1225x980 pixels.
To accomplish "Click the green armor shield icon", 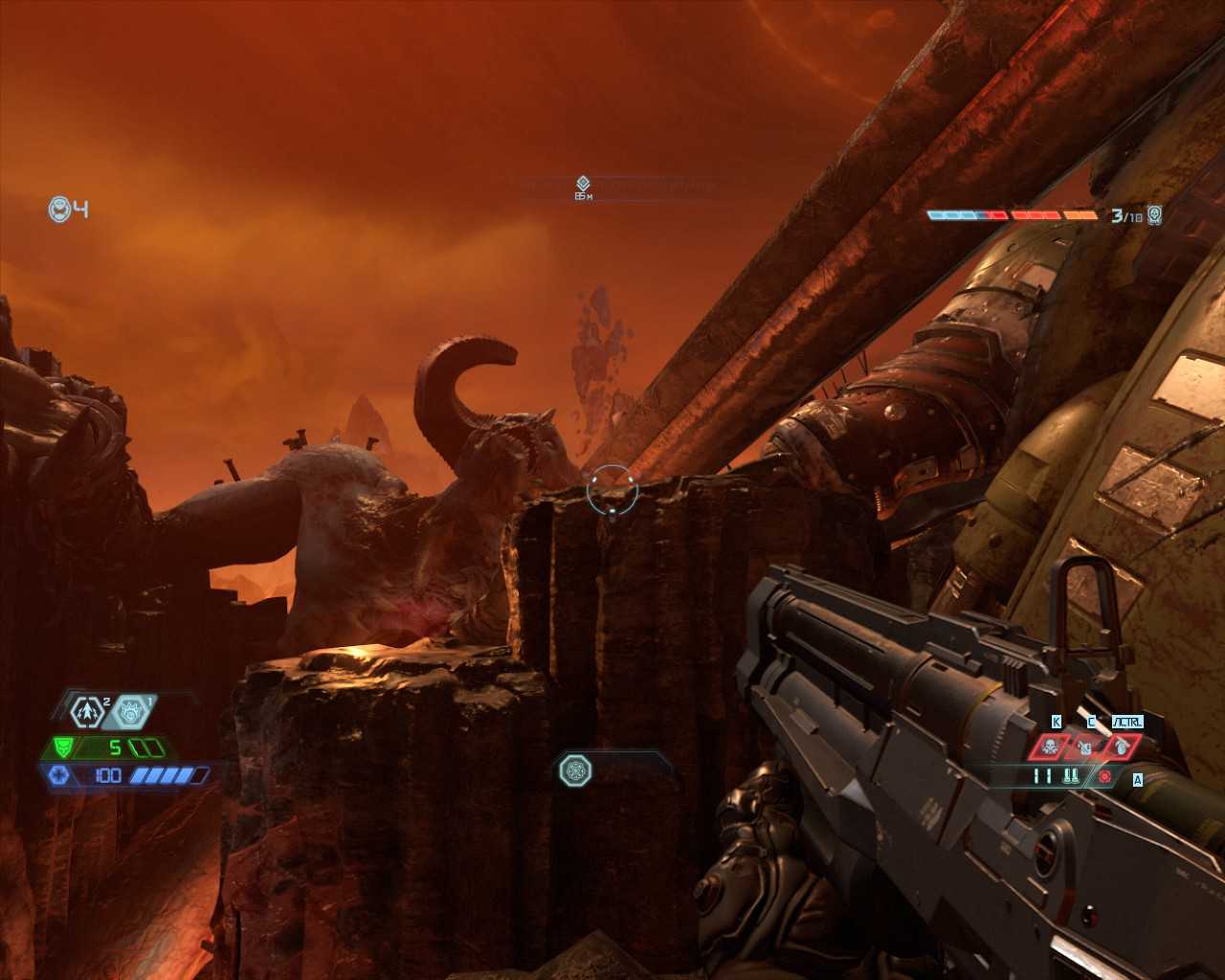I will [63, 747].
